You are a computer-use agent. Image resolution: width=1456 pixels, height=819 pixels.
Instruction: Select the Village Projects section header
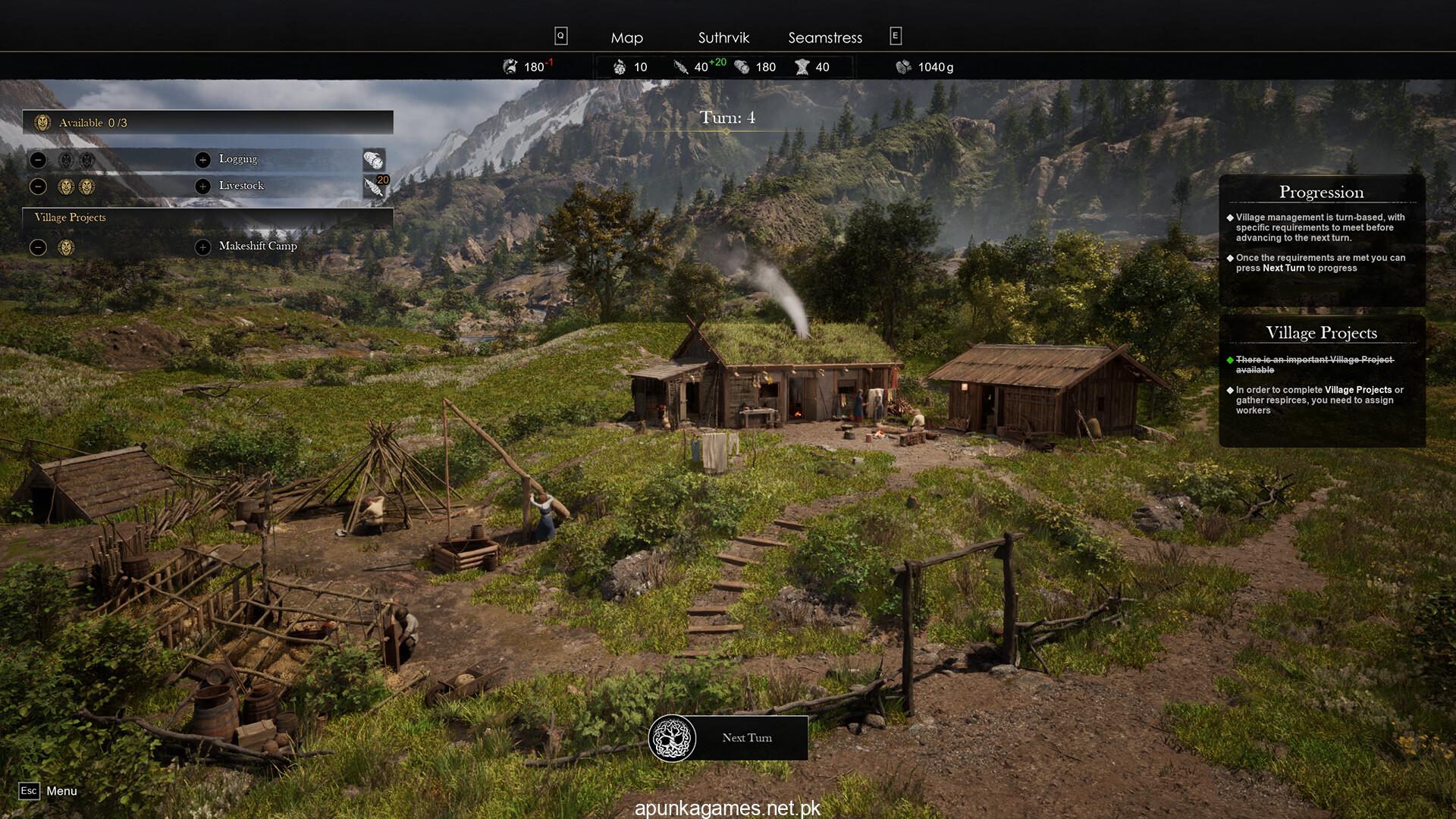(71, 218)
